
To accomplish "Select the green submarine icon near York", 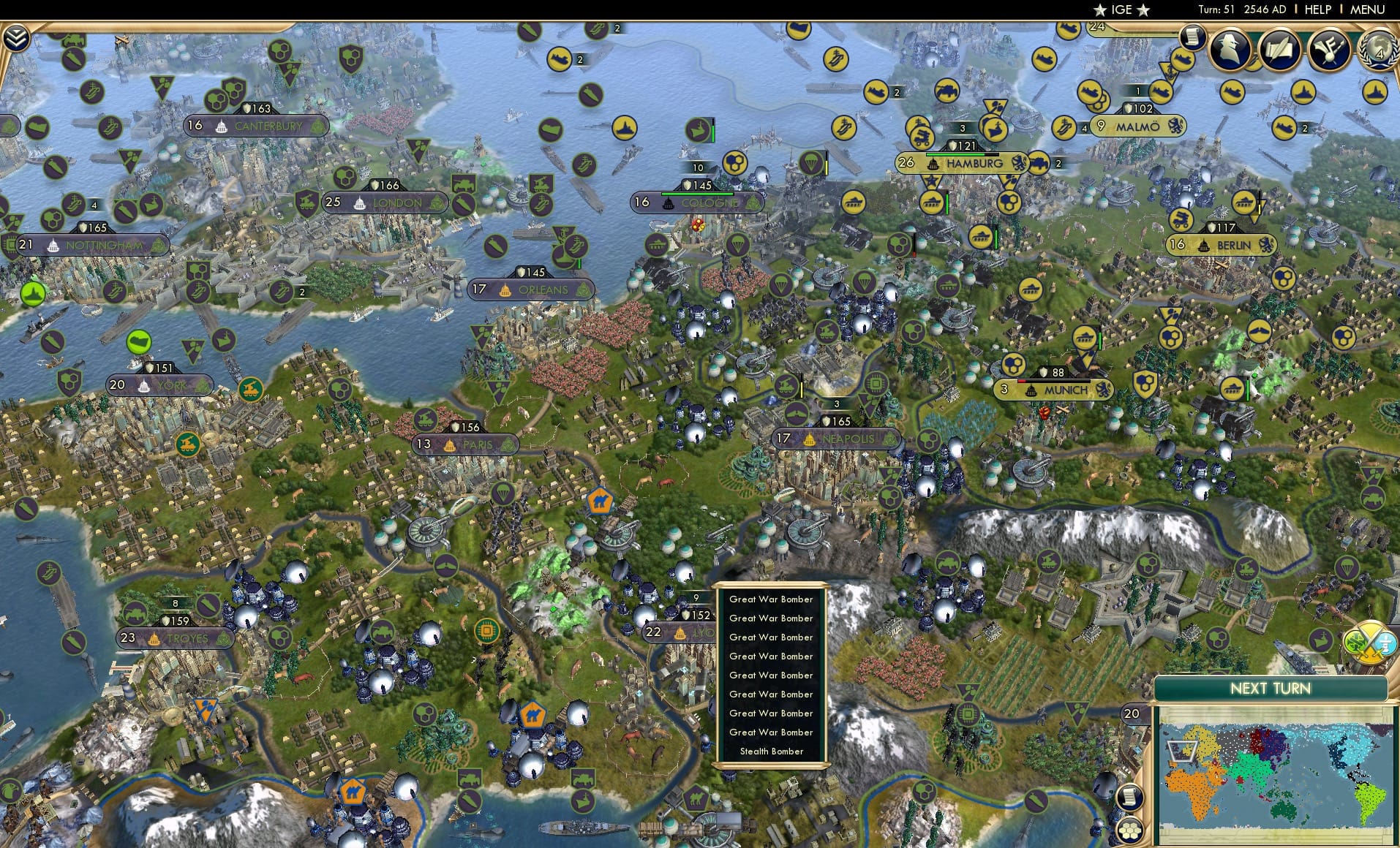I will [x=139, y=342].
